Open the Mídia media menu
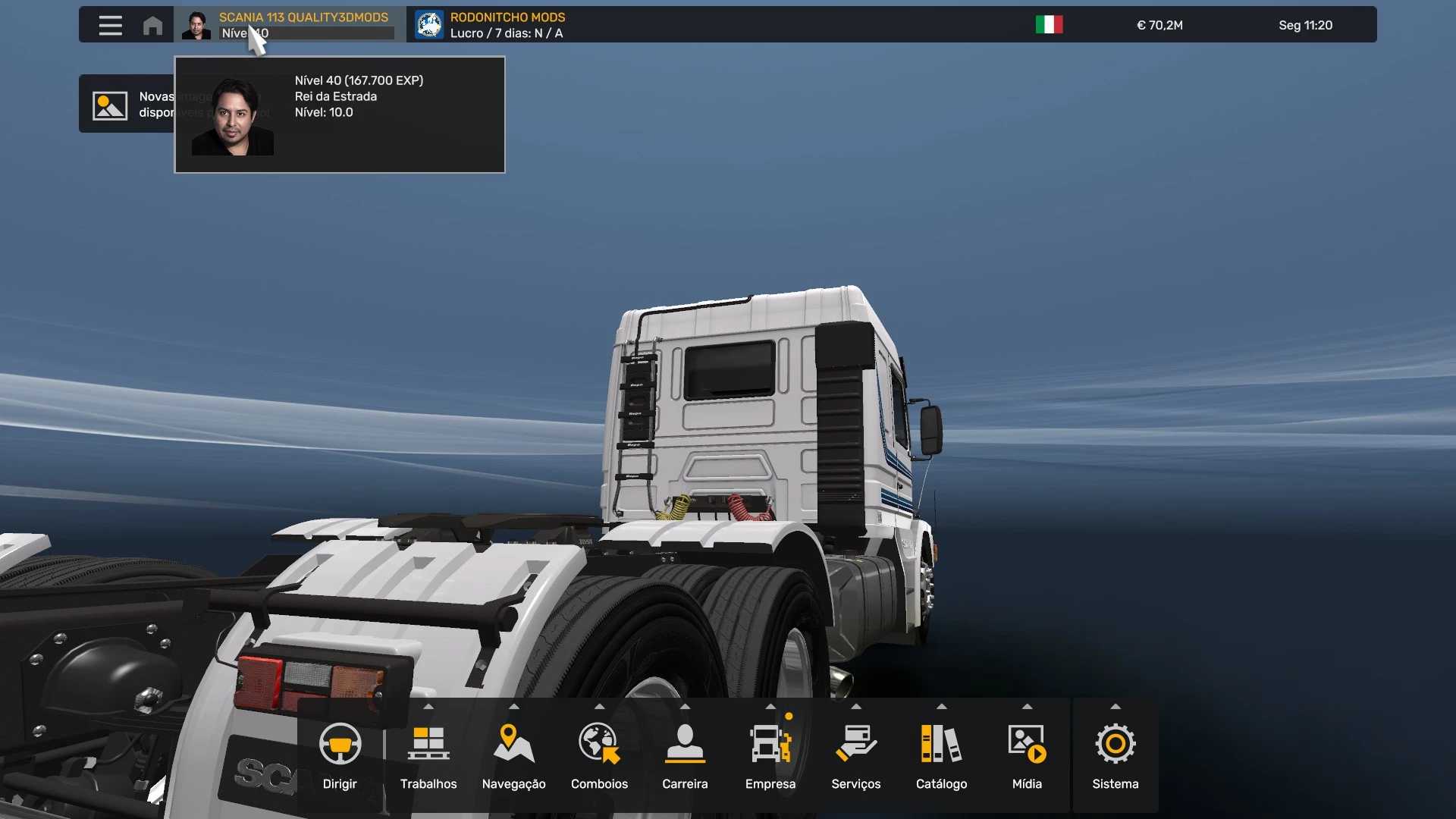Viewport: 1456px width, 819px height. pos(1027,755)
